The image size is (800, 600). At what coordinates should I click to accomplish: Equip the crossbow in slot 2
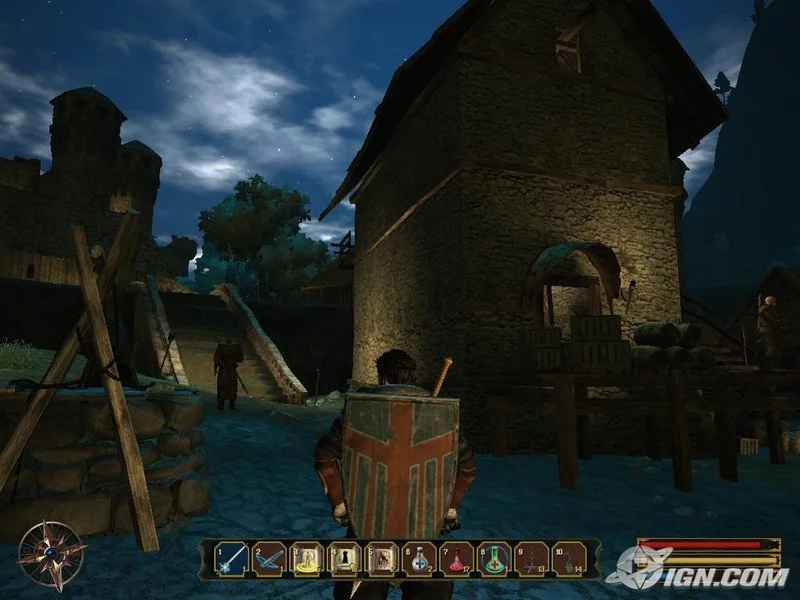pyautogui.click(x=269, y=558)
